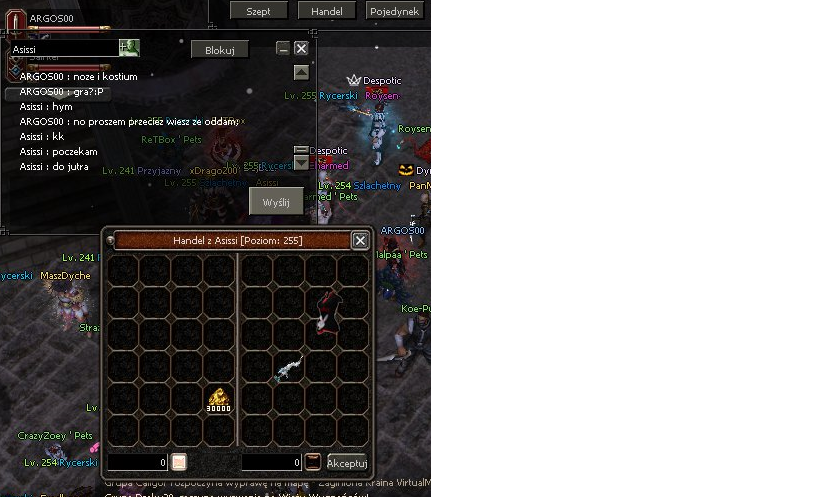The image size is (819, 497).
Task: Challenge to a duel with Pojedynek
Action: (395, 11)
